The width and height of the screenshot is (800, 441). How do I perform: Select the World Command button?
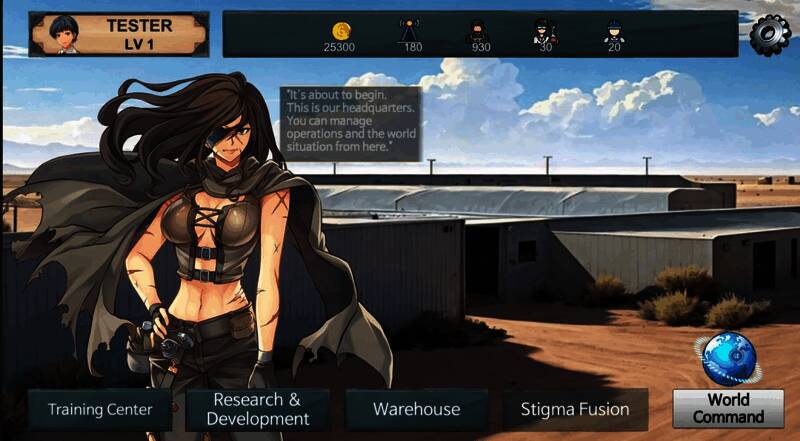click(x=728, y=409)
